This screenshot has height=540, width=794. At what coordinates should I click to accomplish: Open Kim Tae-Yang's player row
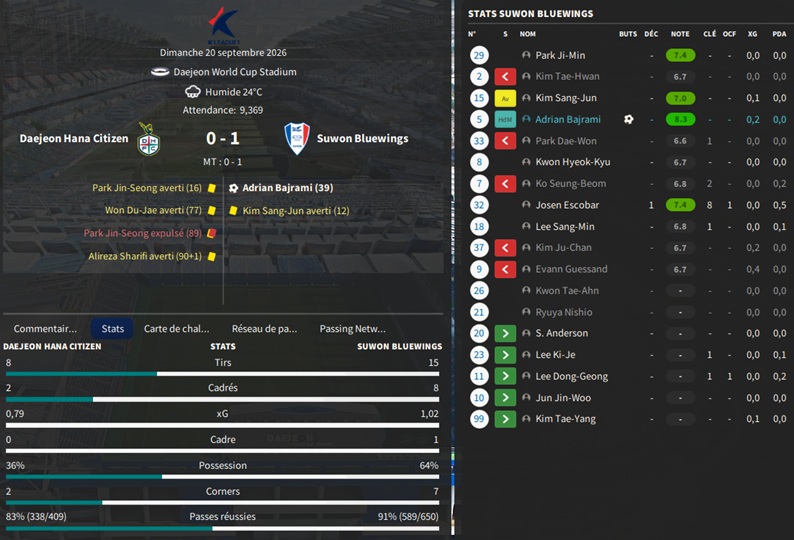coord(565,419)
